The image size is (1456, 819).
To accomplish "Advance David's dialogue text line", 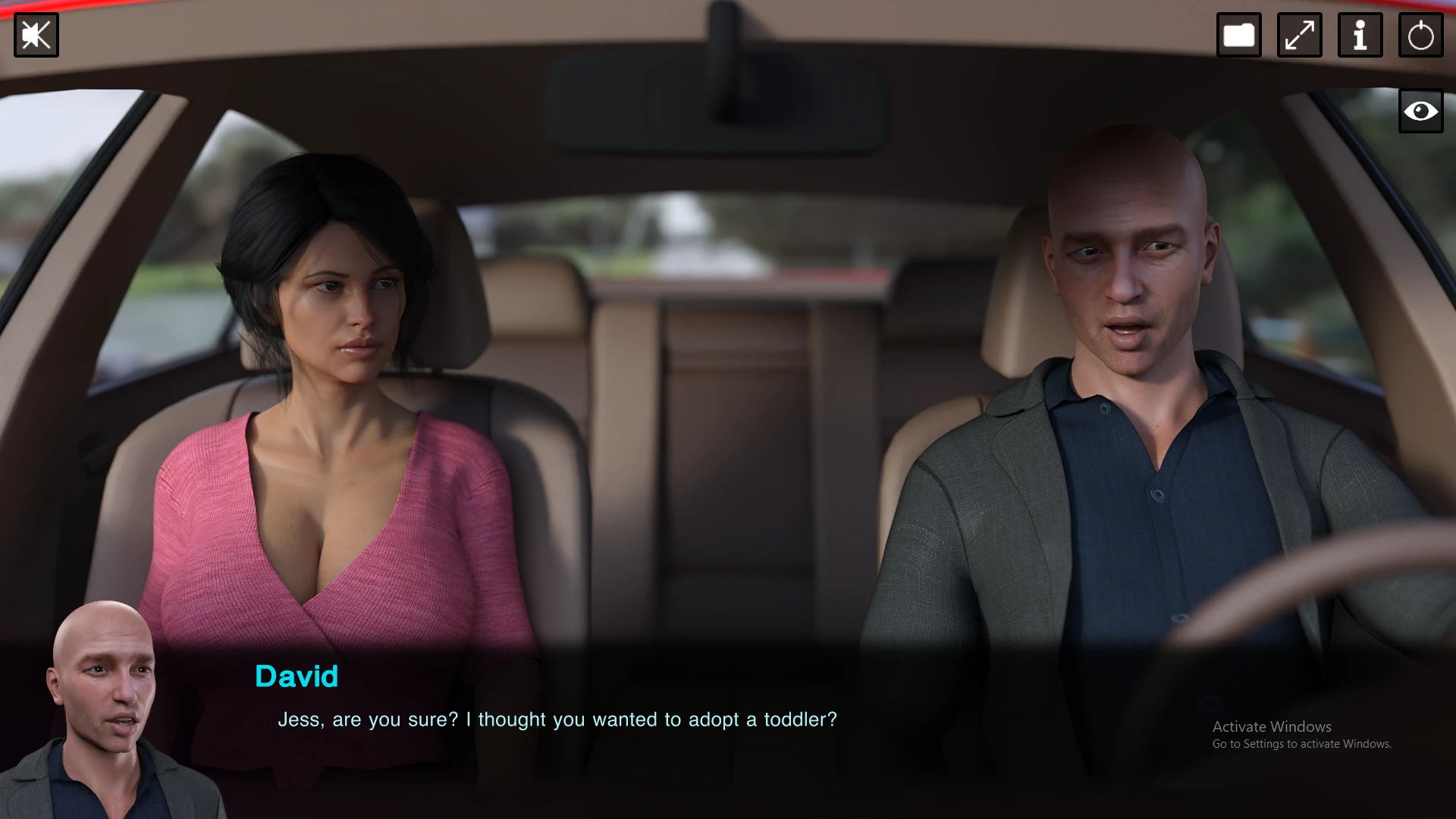I will (557, 719).
